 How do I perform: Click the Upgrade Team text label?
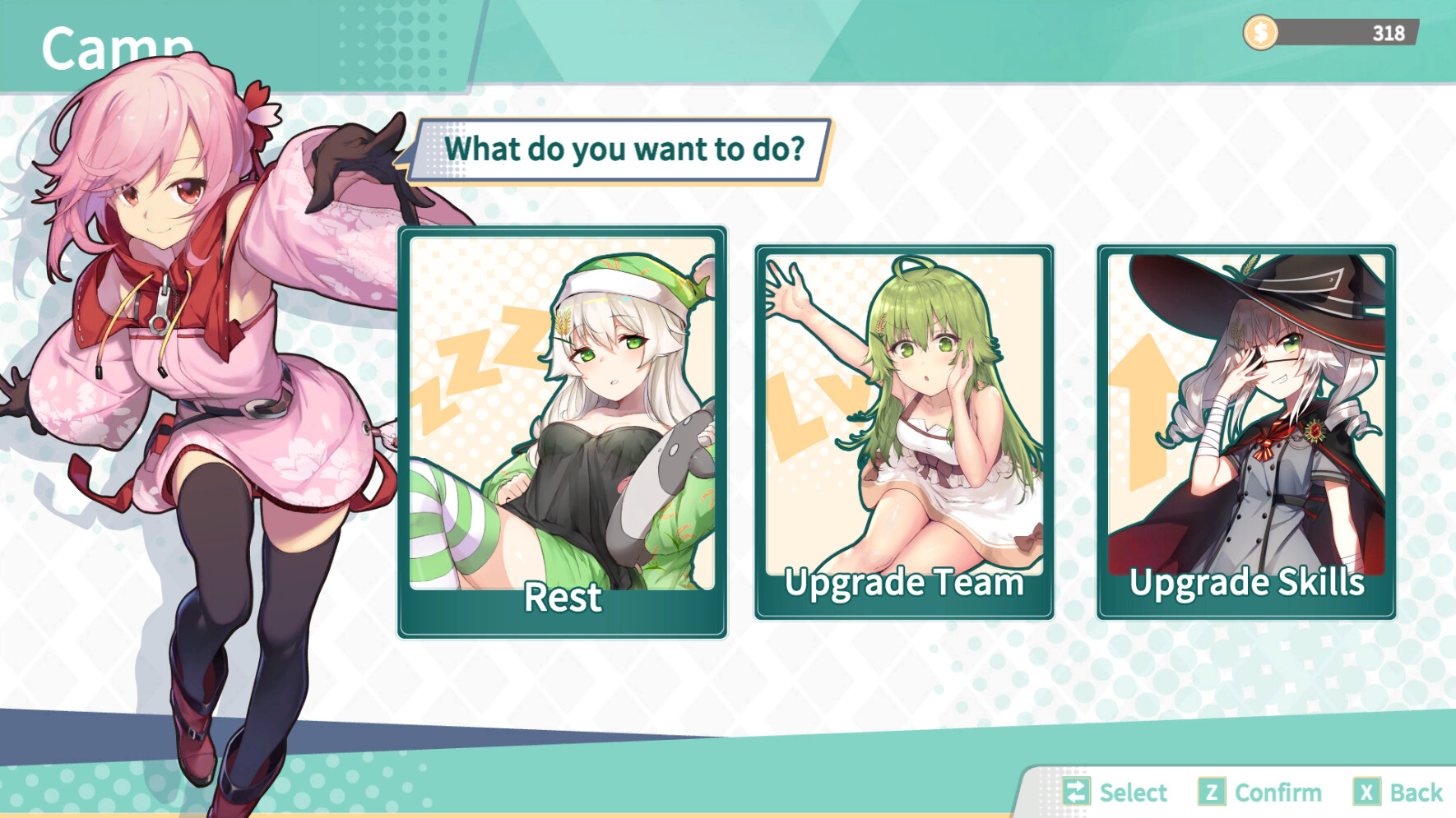point(902,584)
